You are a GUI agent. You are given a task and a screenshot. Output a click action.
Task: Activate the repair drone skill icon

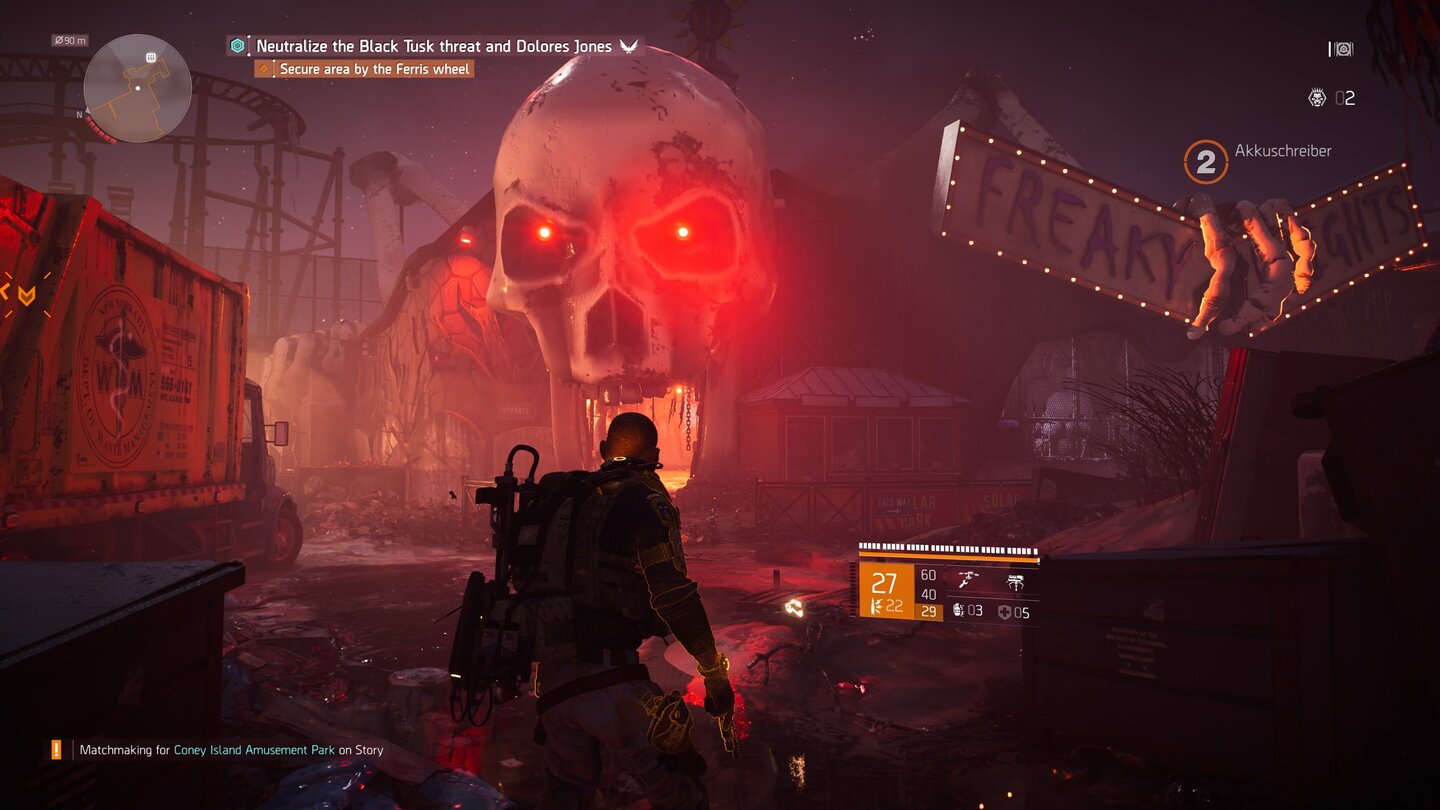[967, 580]
